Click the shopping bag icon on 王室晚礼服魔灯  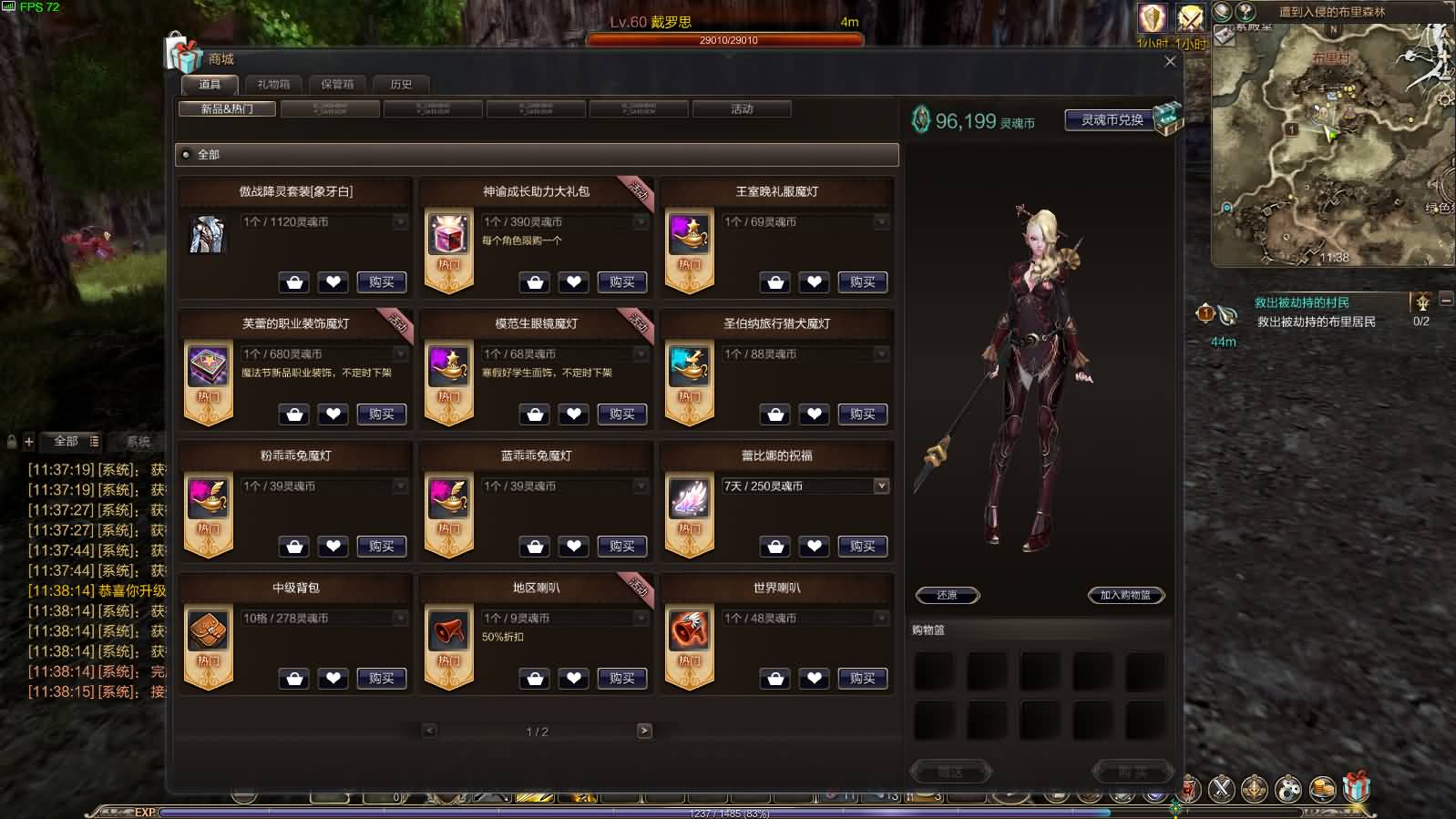tap(775, 282)
